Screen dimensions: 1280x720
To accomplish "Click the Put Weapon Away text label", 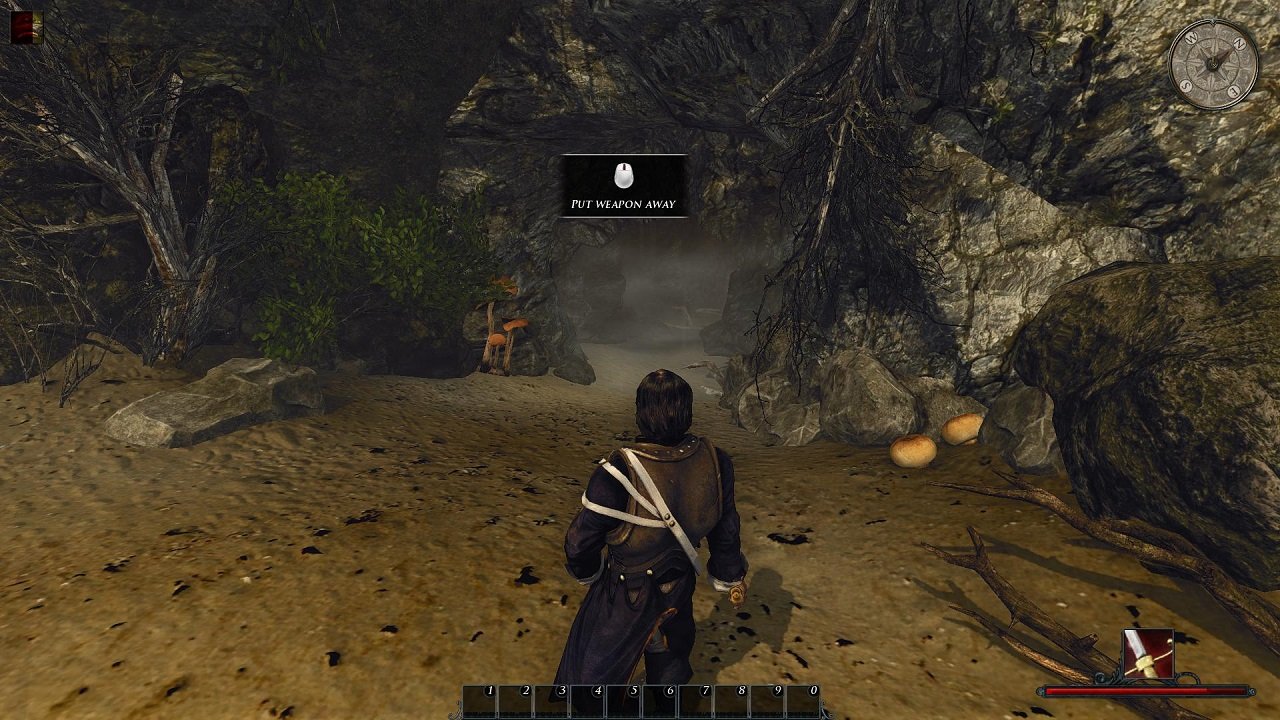I will point(624,203).
